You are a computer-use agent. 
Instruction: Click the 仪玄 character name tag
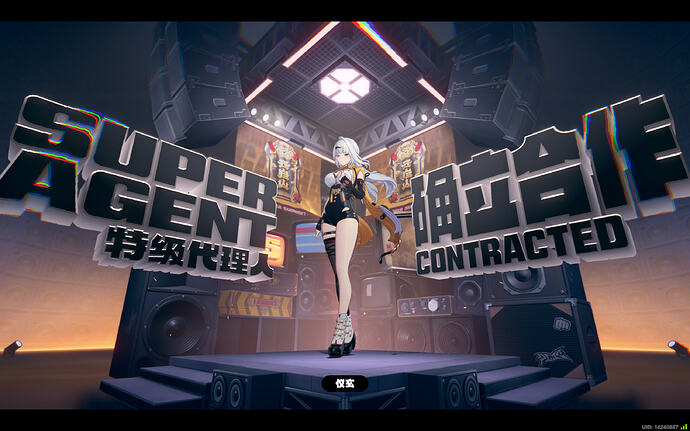tap(344, 383)
